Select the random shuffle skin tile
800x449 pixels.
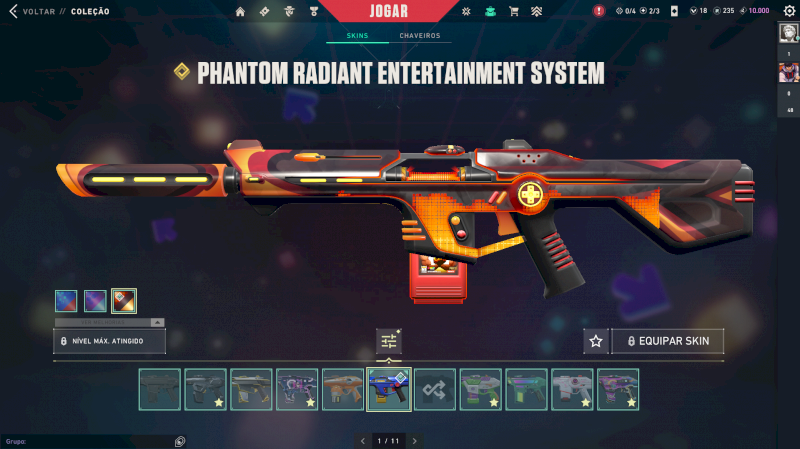pos(435,389)
